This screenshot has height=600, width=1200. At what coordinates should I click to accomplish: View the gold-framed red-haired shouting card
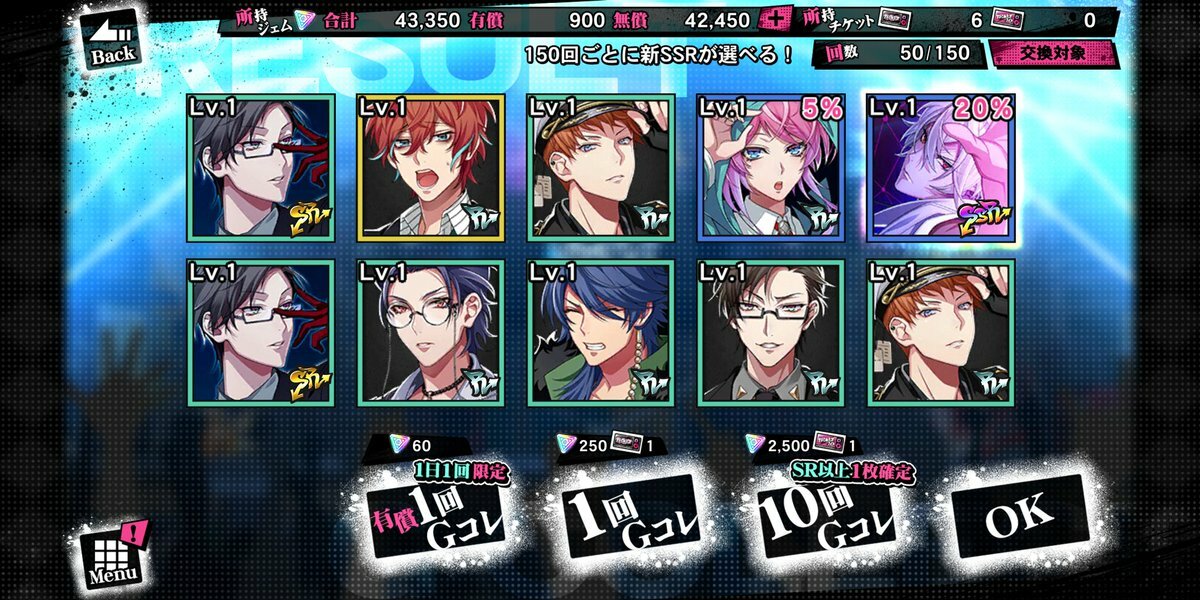pos(431,168)
